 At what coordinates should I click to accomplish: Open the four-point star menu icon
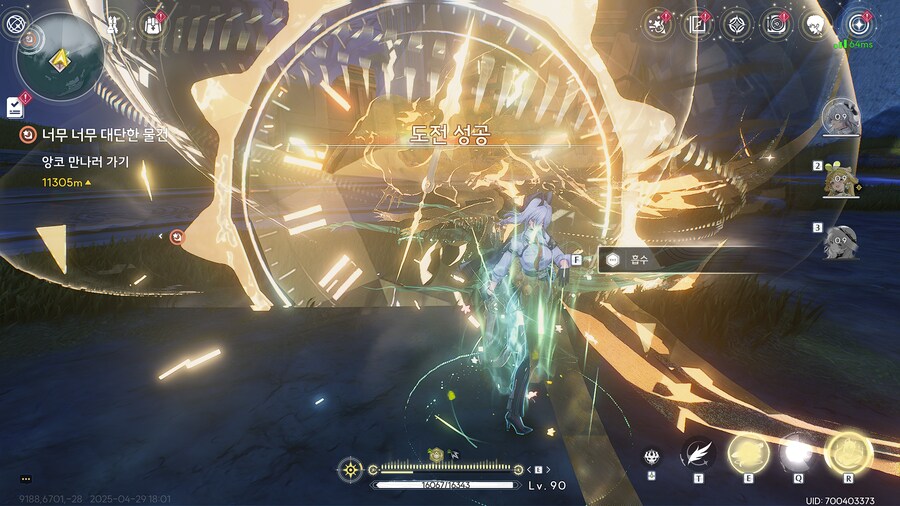[856, 23]
